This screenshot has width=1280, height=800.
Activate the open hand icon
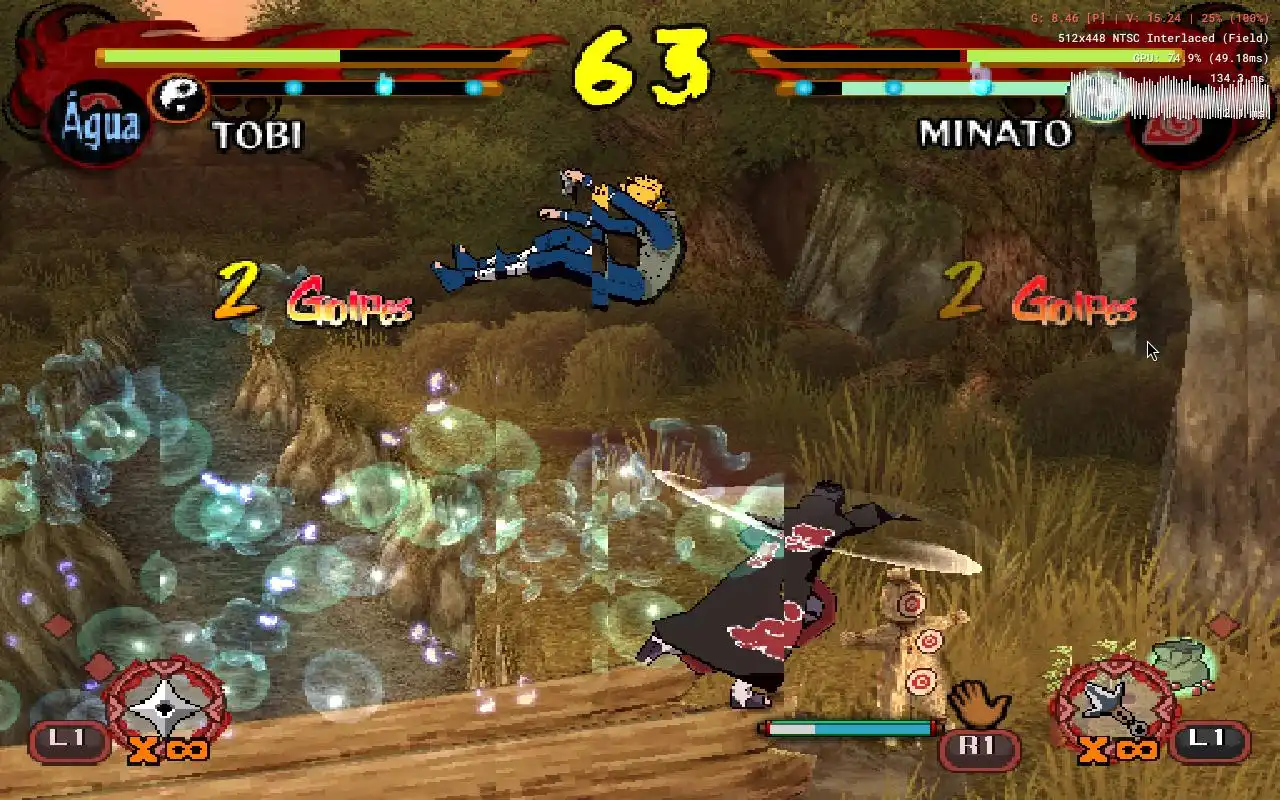tap(976, 705)
